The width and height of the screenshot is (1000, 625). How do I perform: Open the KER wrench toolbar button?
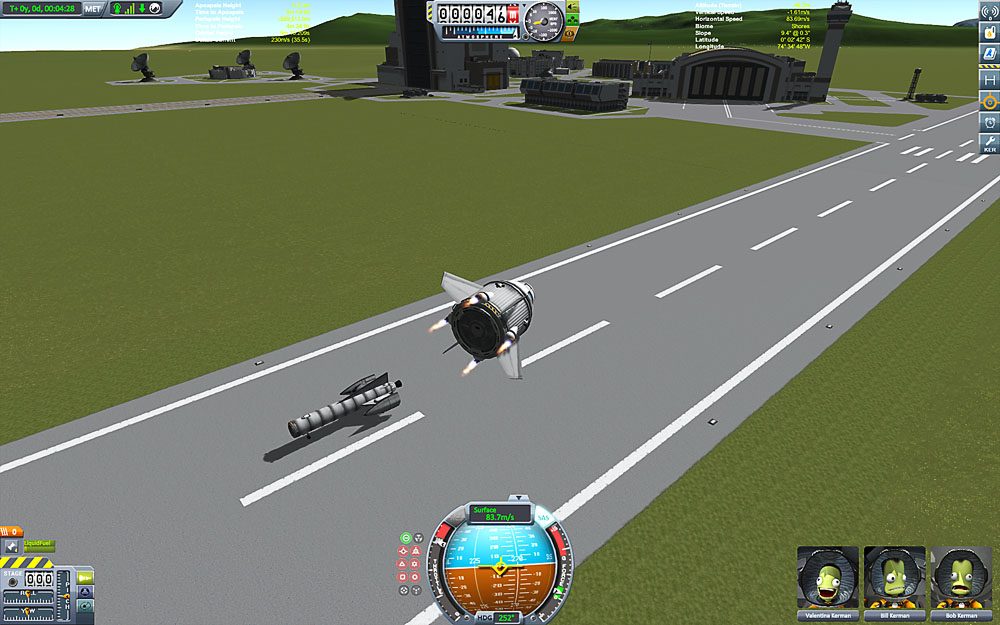(x=989, y=144)
